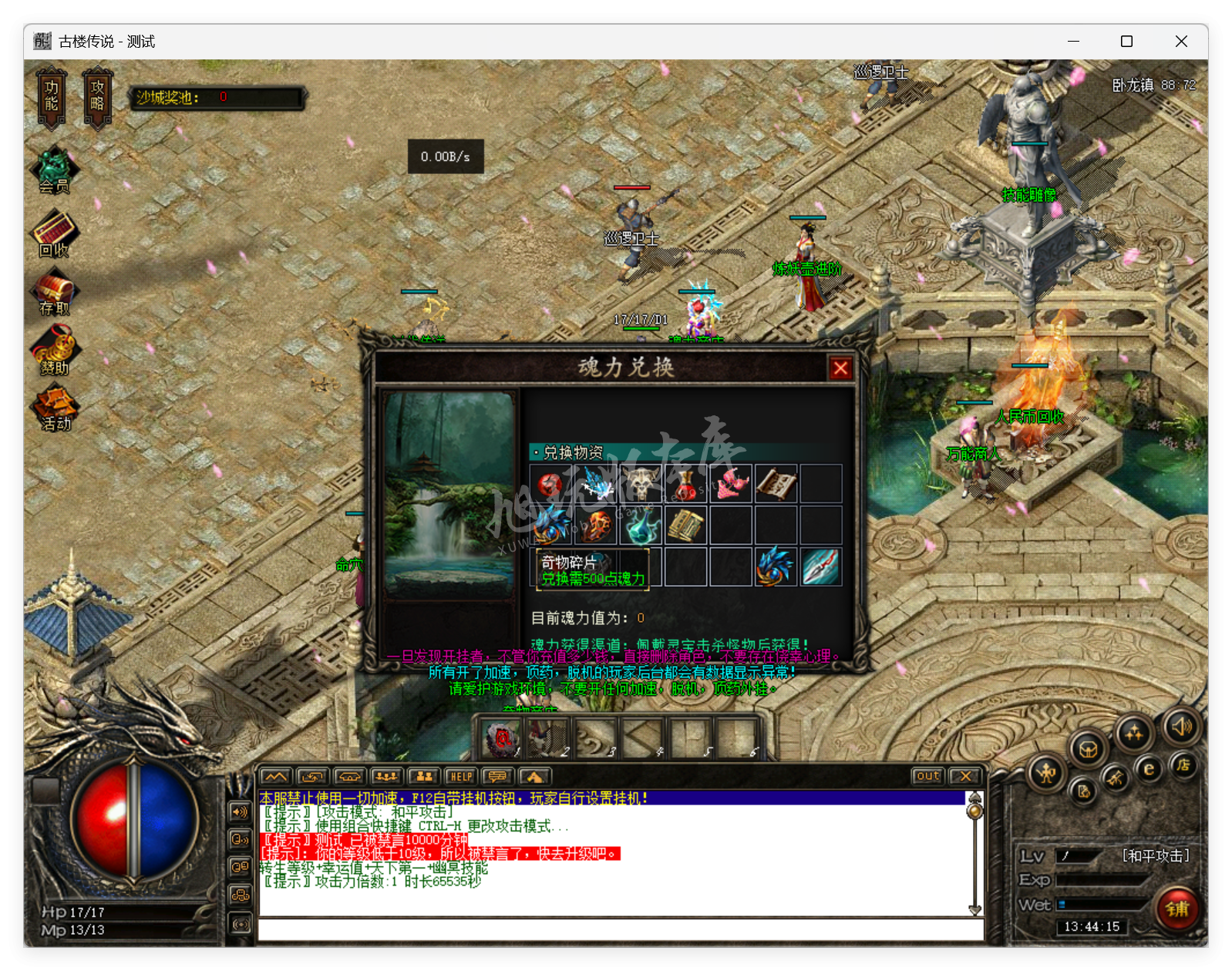The width and height of the screenshot is (1232, 971).
Task: Mute game audio via the speaker icon
Action: (x=1183, y=729)
